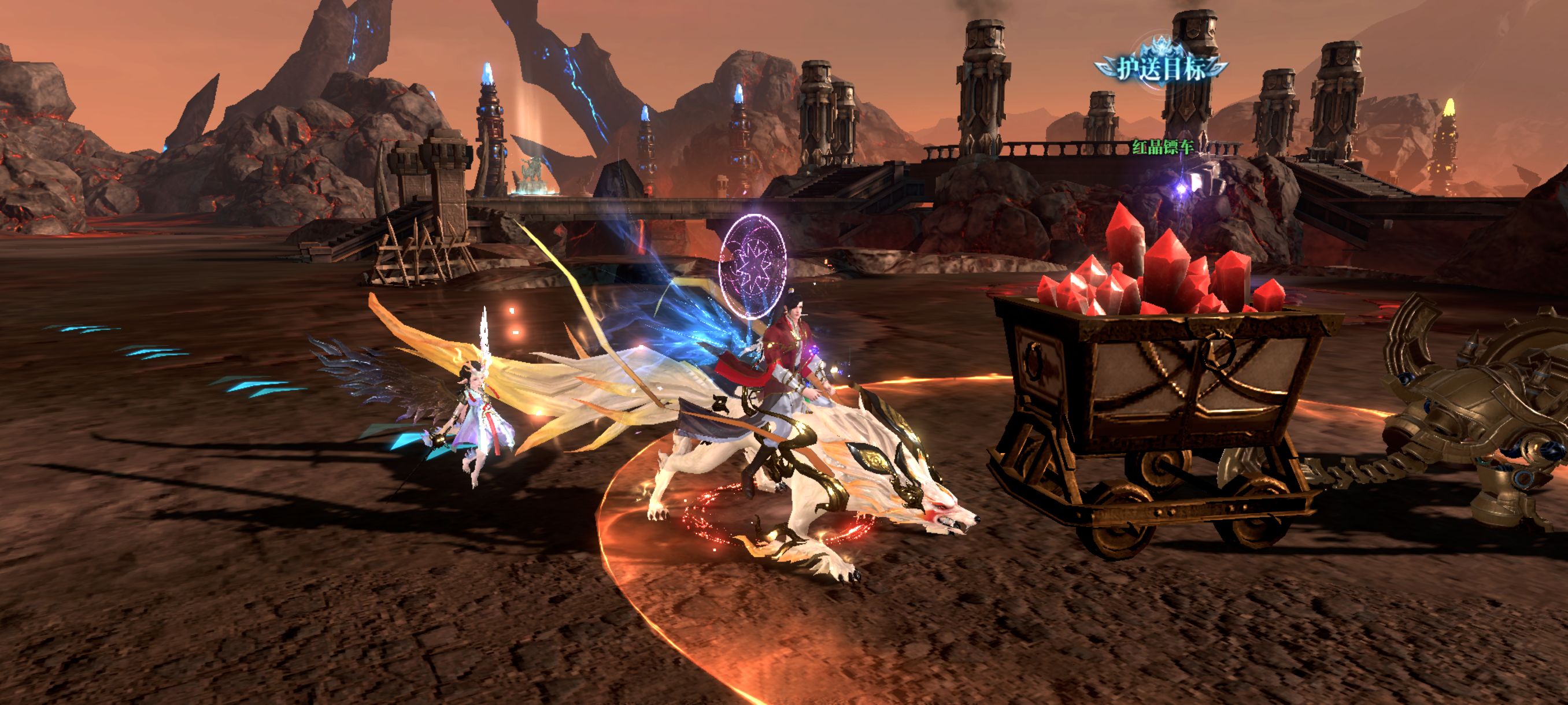Select the 红晶镖车 name label
Image resolution: width=1568 pixels, height=705 pixels.
pos(1162,147)
